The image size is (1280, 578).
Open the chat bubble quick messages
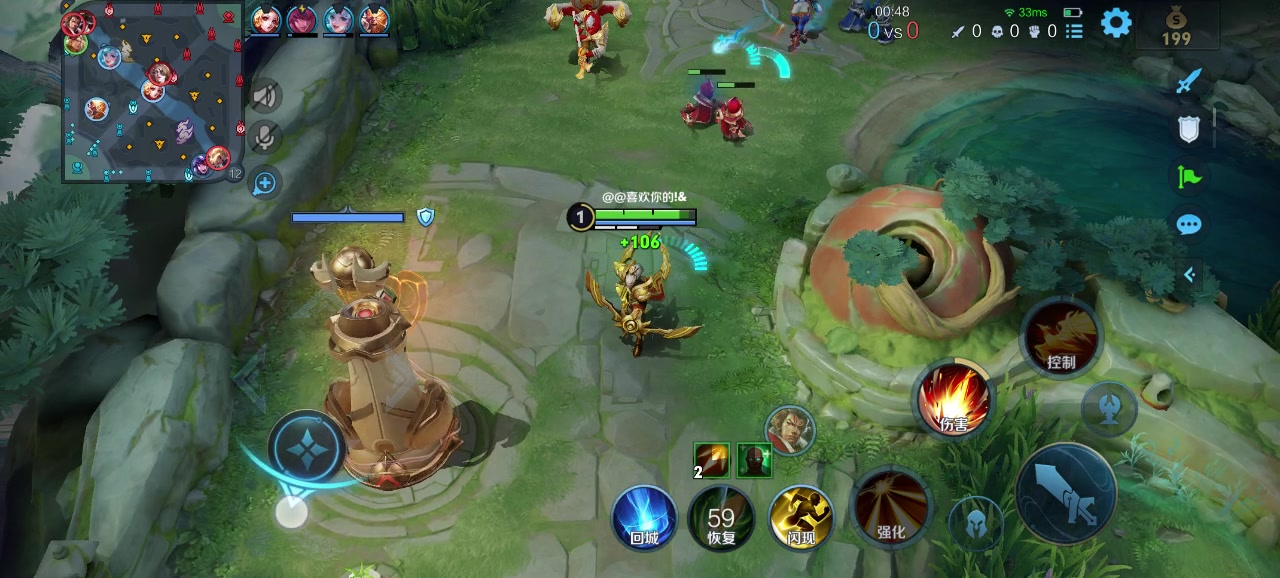click(1188, 224)
